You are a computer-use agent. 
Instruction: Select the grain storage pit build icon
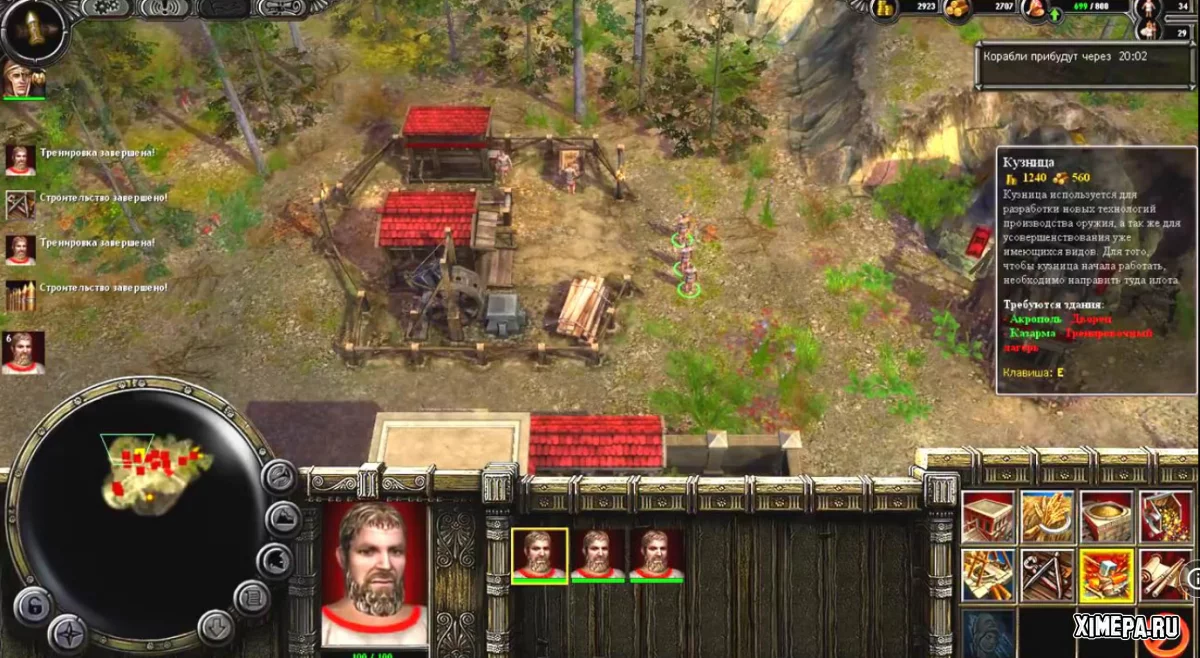point(1105,516)
